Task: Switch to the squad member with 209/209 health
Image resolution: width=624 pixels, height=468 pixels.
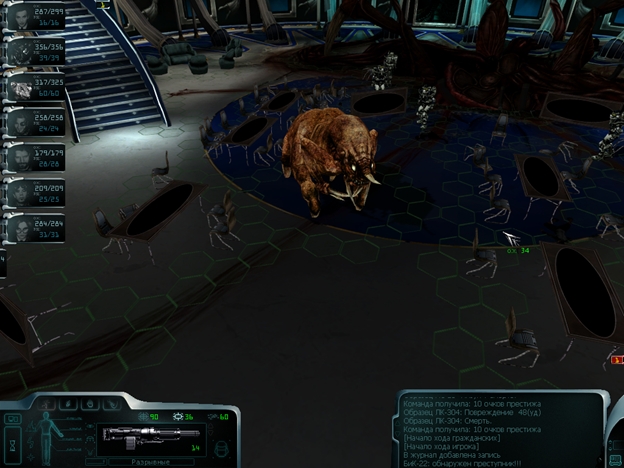Action: [22, 193]
